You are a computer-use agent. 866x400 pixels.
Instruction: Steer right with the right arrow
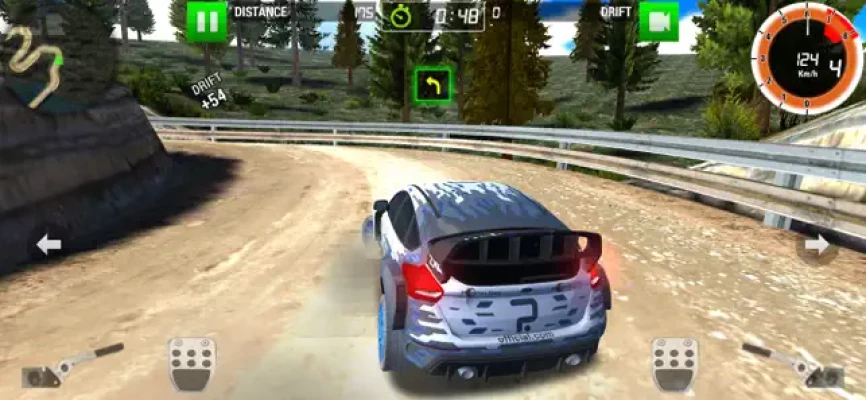pyautogui.click(x=817, y=244)
